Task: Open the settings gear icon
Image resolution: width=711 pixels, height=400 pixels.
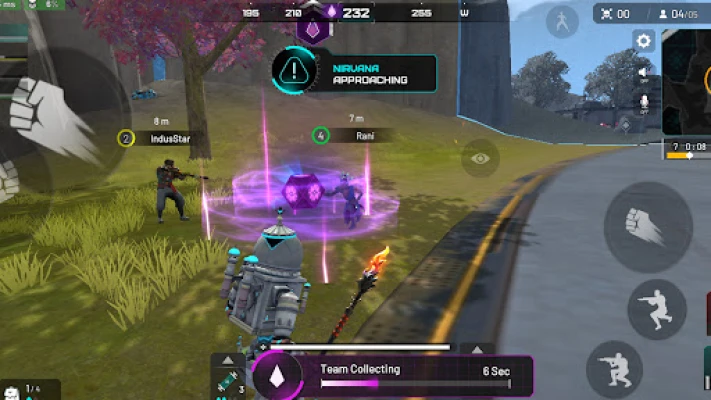Action: pos(644,41)
